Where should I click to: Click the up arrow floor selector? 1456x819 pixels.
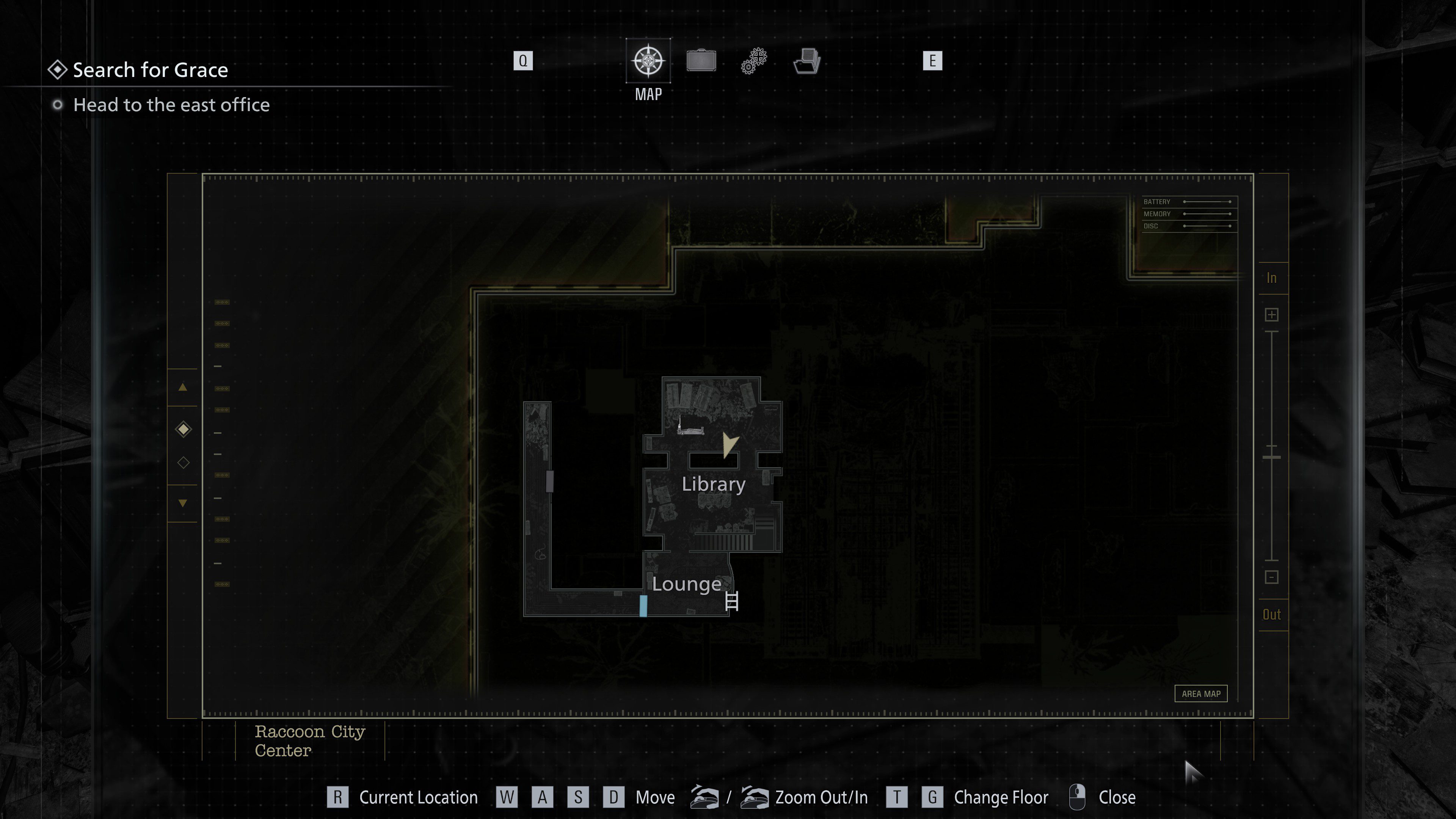coord(182,388)
